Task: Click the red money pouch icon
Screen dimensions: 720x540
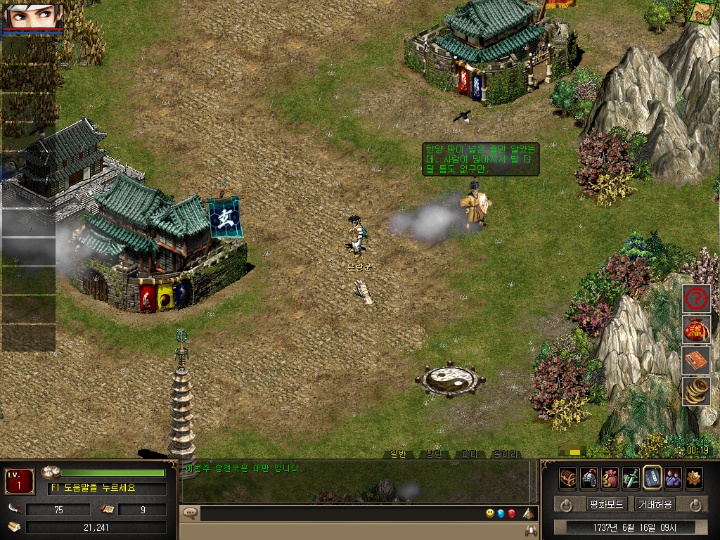Action: (610, 478)
